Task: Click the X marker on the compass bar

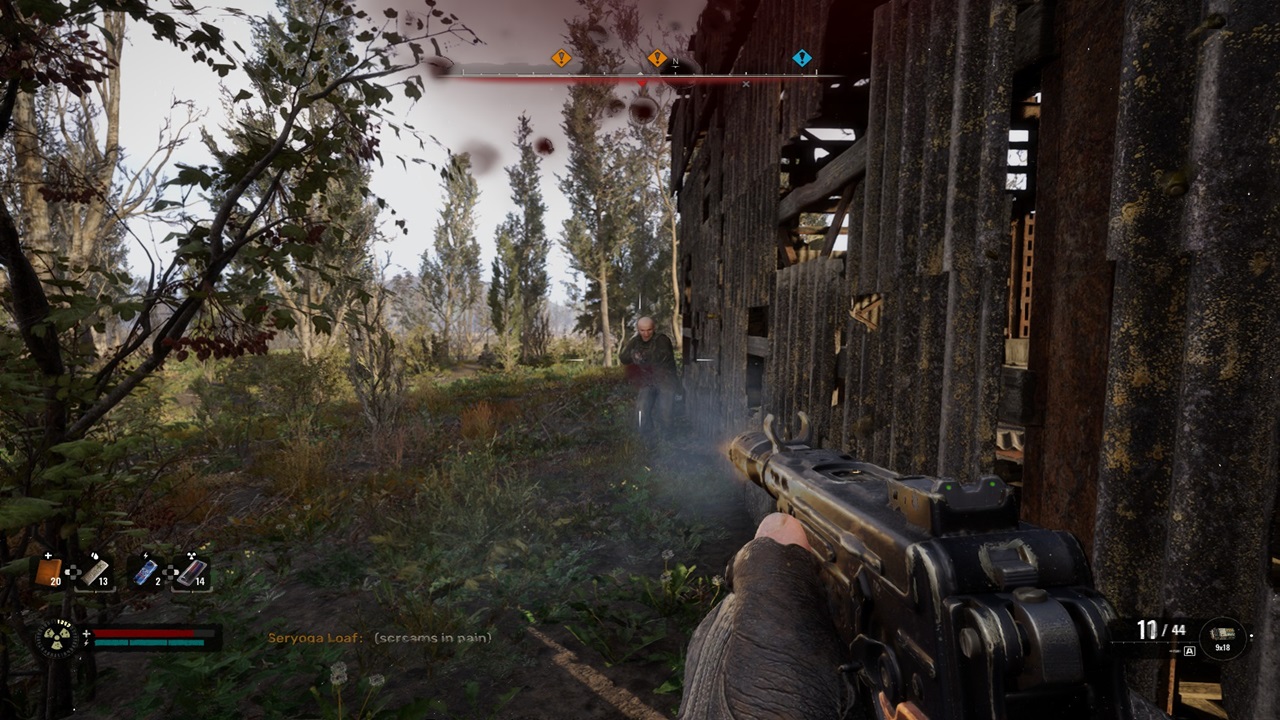Action: click(745, 85)
